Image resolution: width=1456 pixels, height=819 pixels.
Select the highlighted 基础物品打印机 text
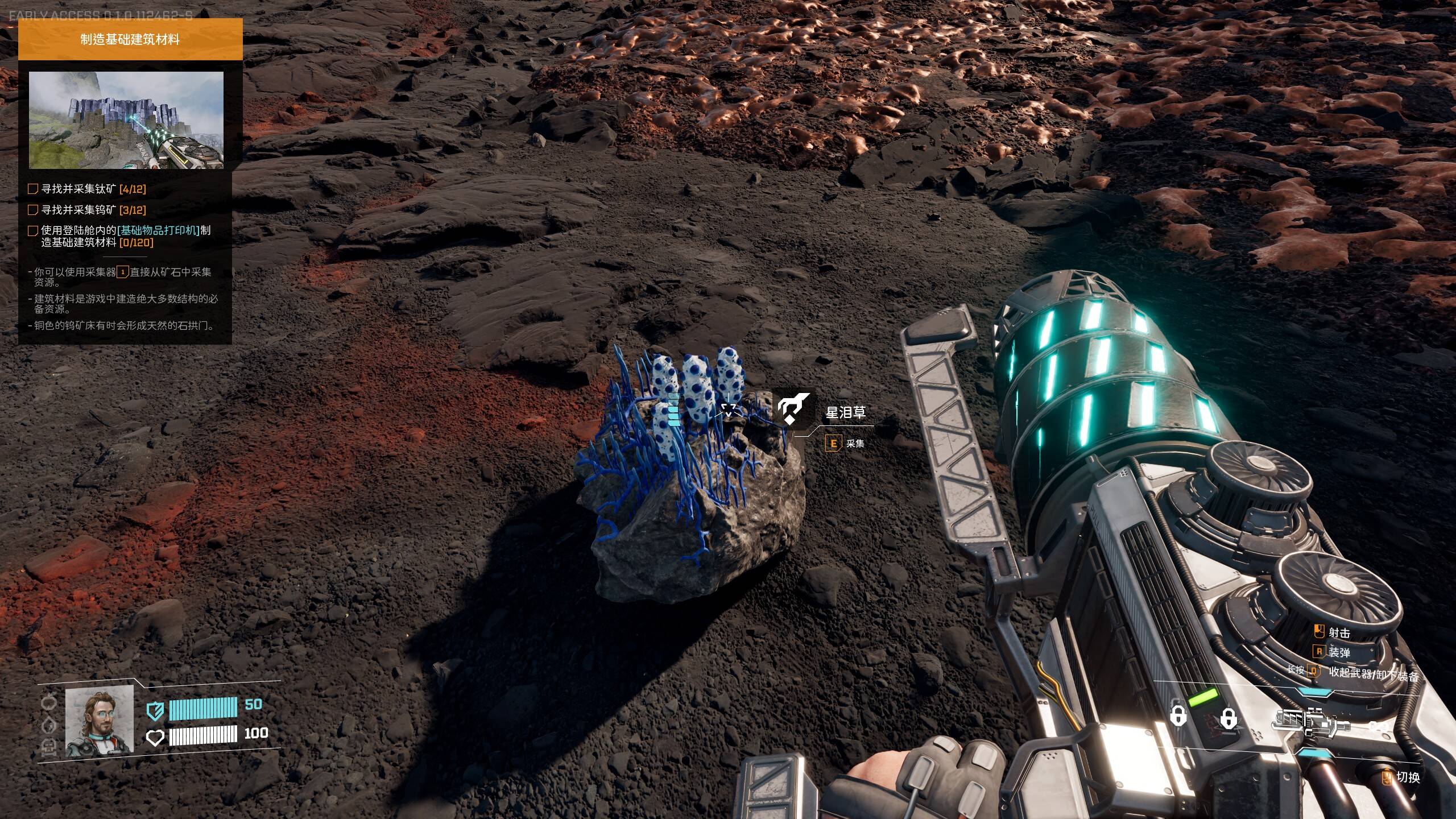tap(159, 230)
